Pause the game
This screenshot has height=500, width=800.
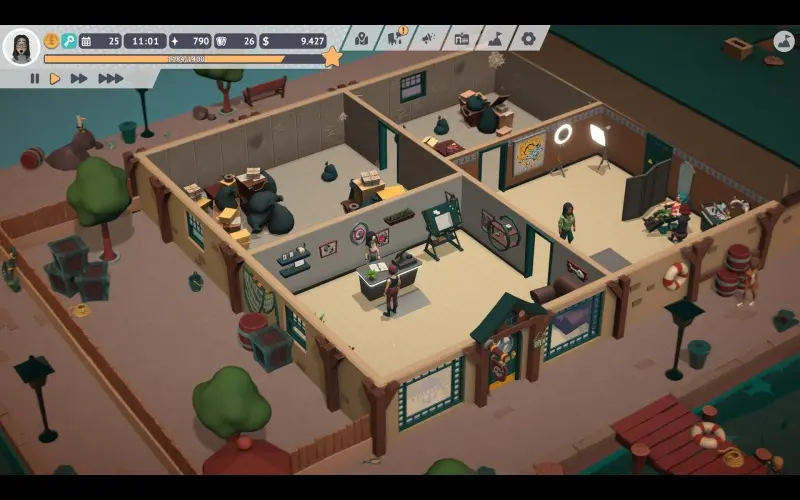(35, 78)
